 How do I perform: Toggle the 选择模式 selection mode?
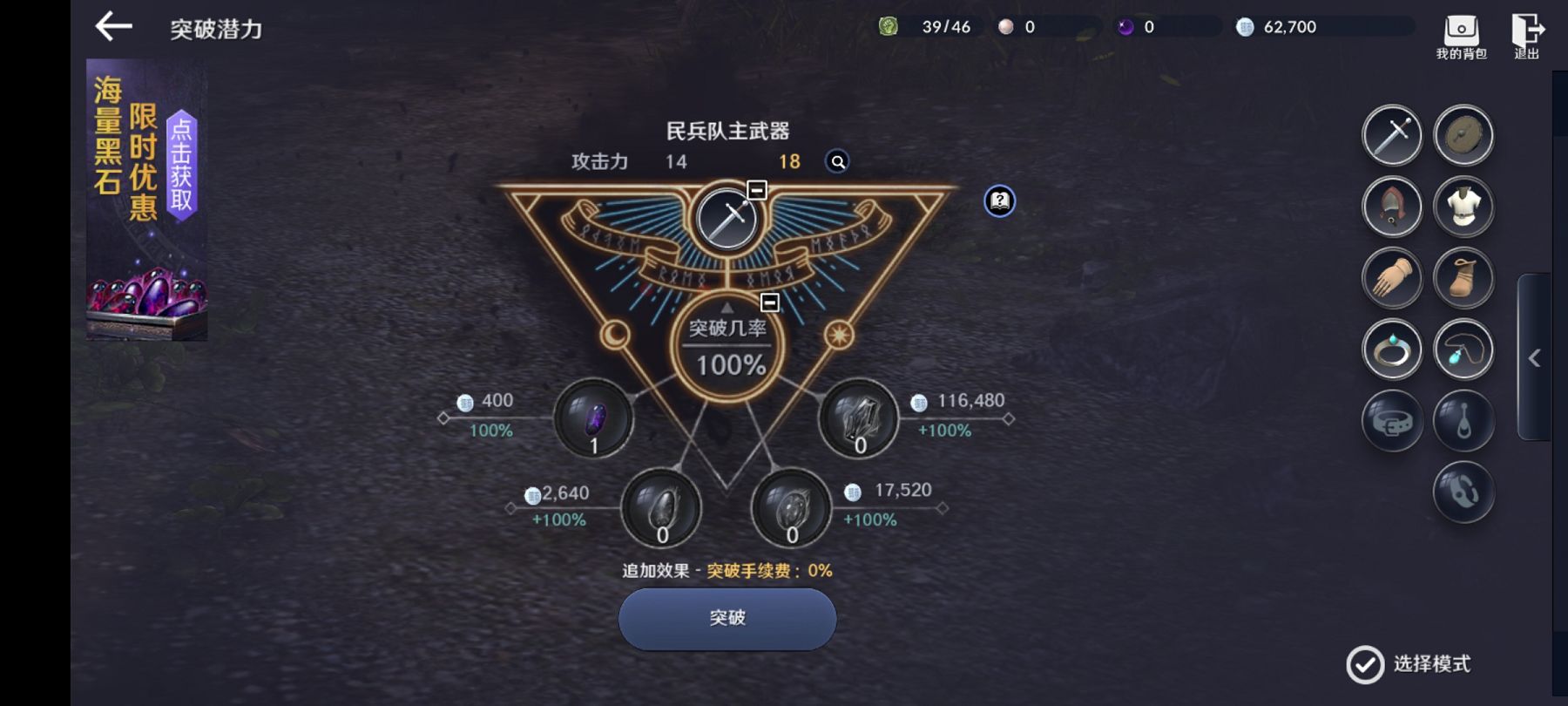(1365, 664)
